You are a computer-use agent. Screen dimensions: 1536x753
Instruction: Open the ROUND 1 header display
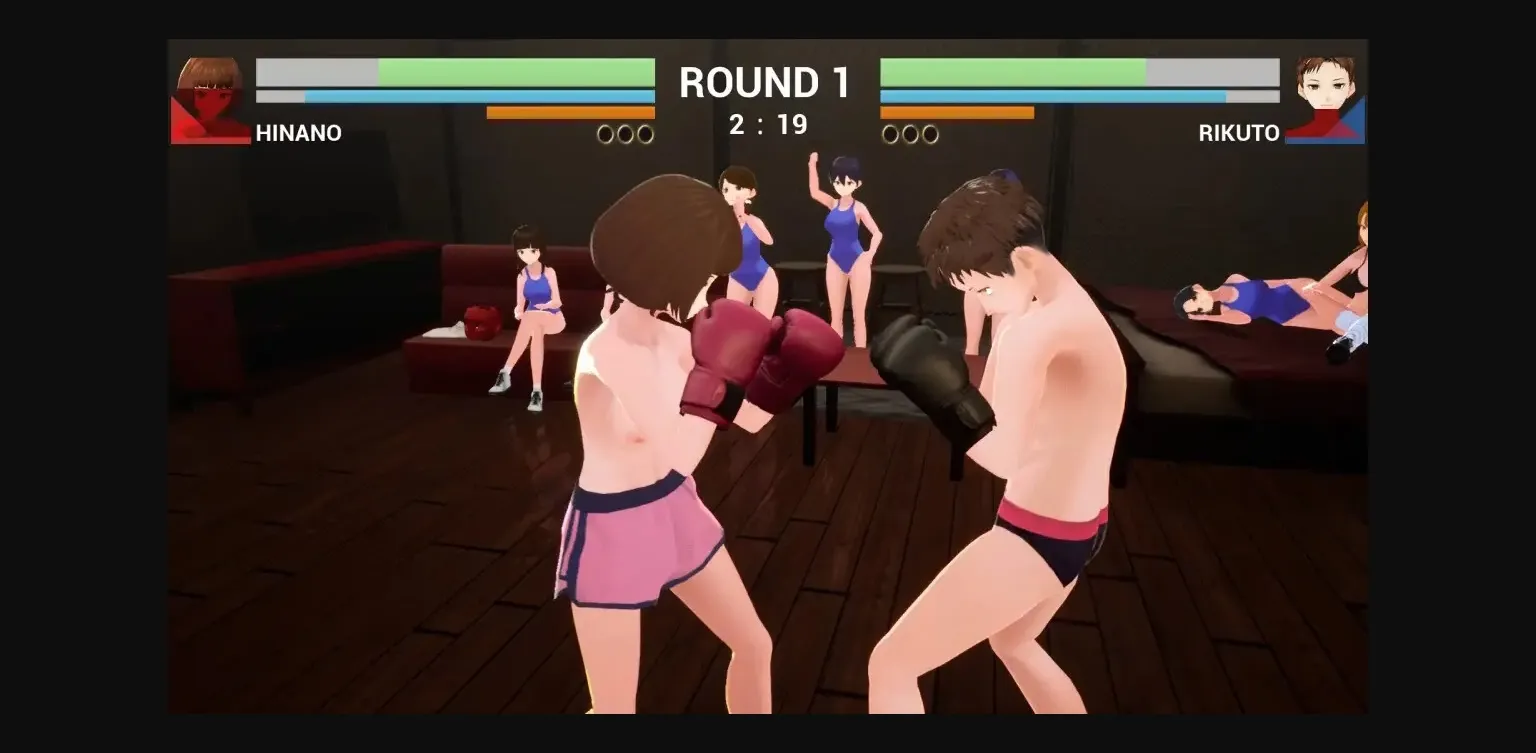coord(765,83)
